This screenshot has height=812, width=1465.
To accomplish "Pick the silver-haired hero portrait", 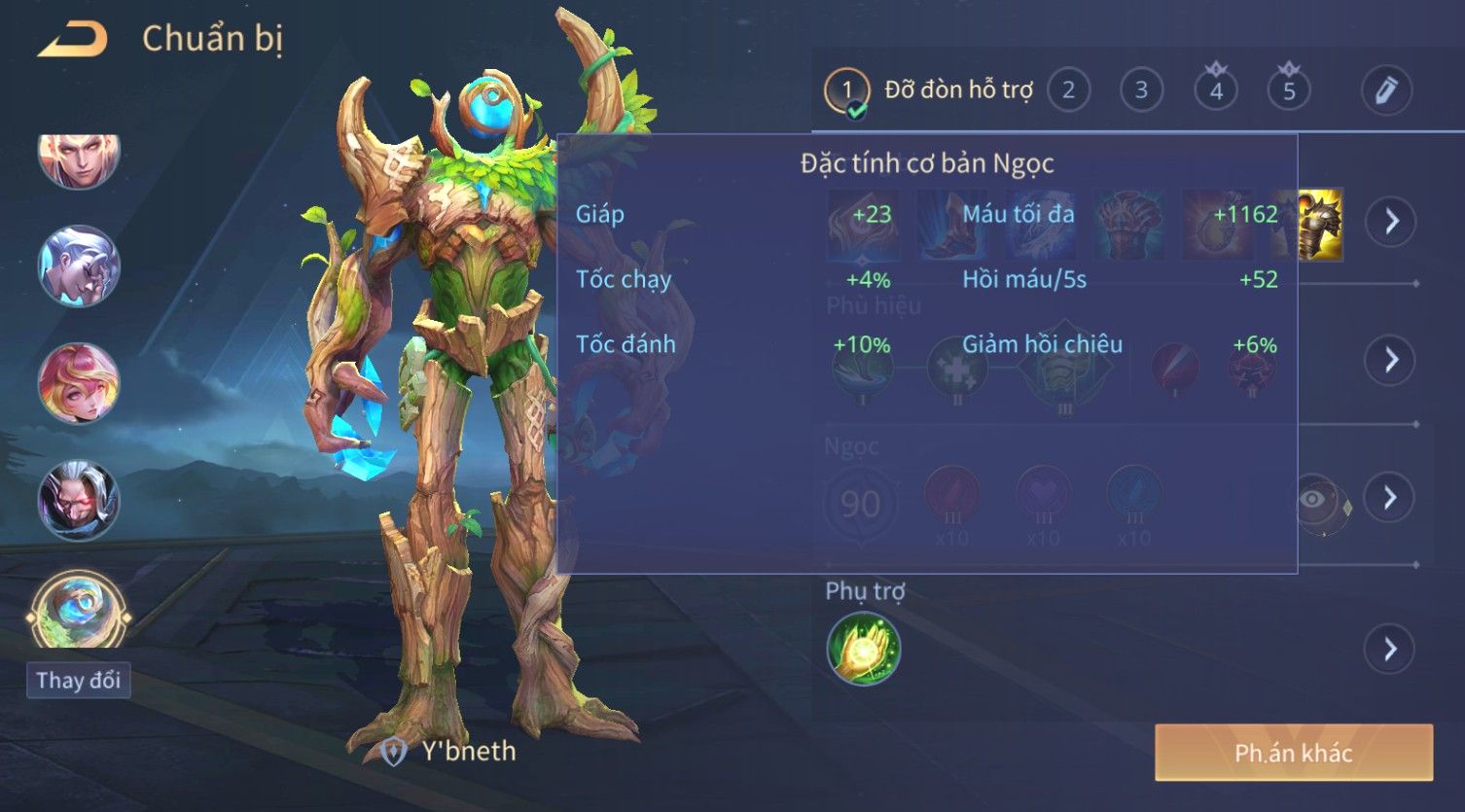I will tap(79, 265).
